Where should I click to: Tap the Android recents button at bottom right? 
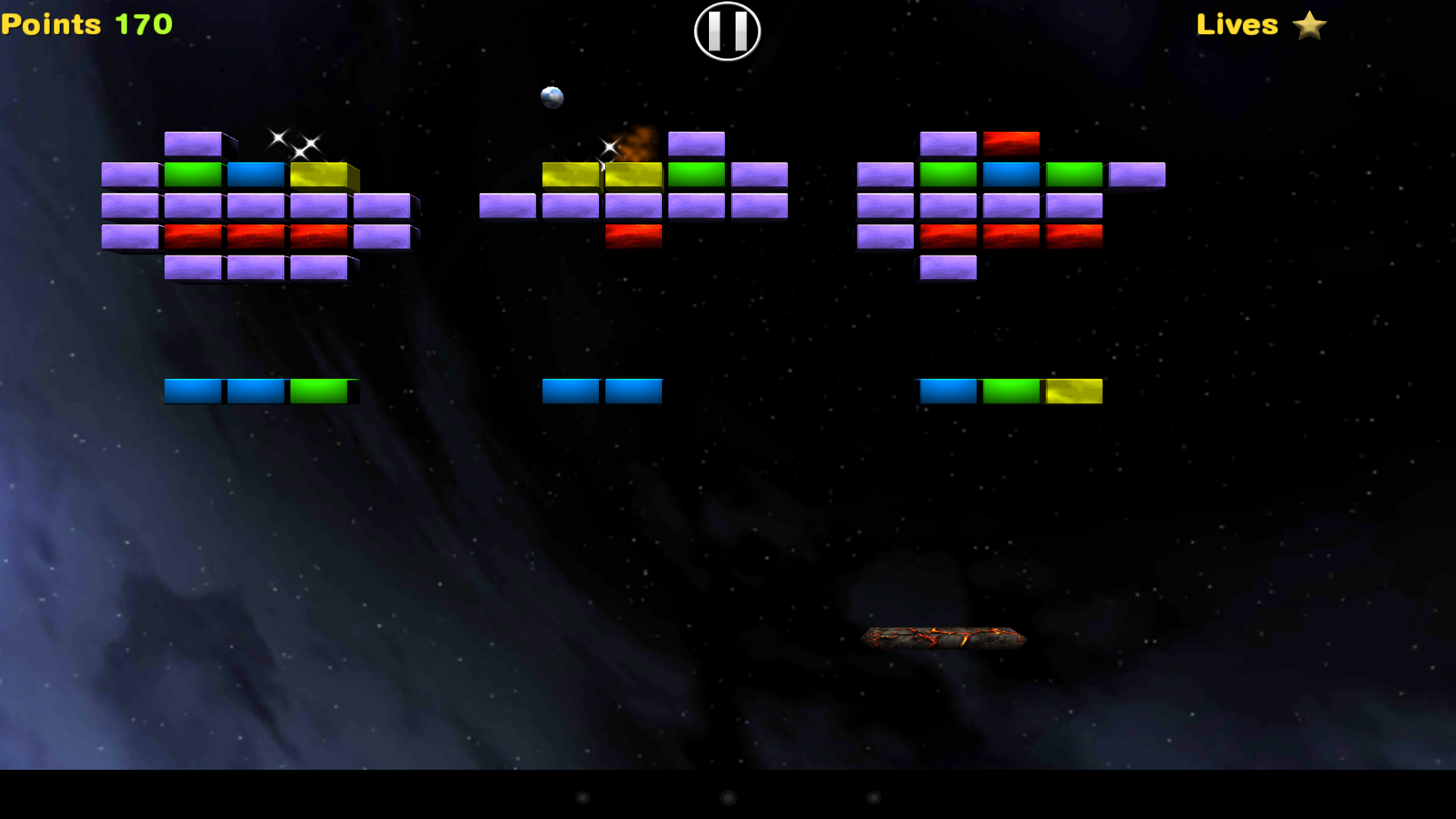(x=874, y=798)
